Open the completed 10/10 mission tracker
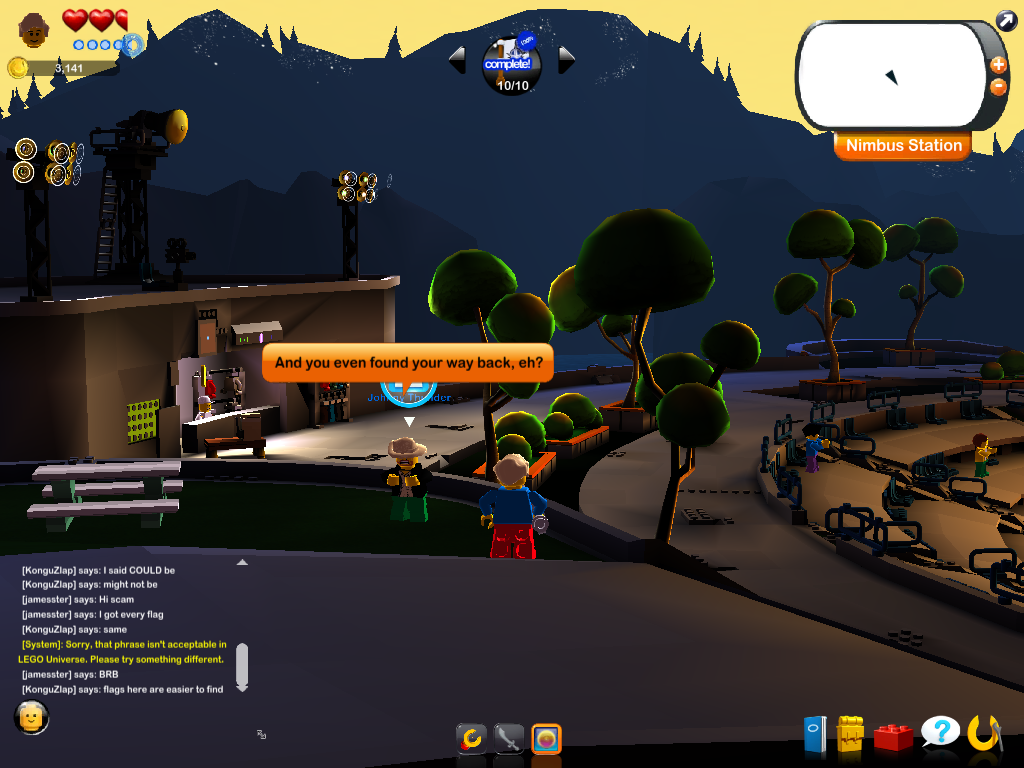Viewport: 1024px width, 768px height. 512,64
